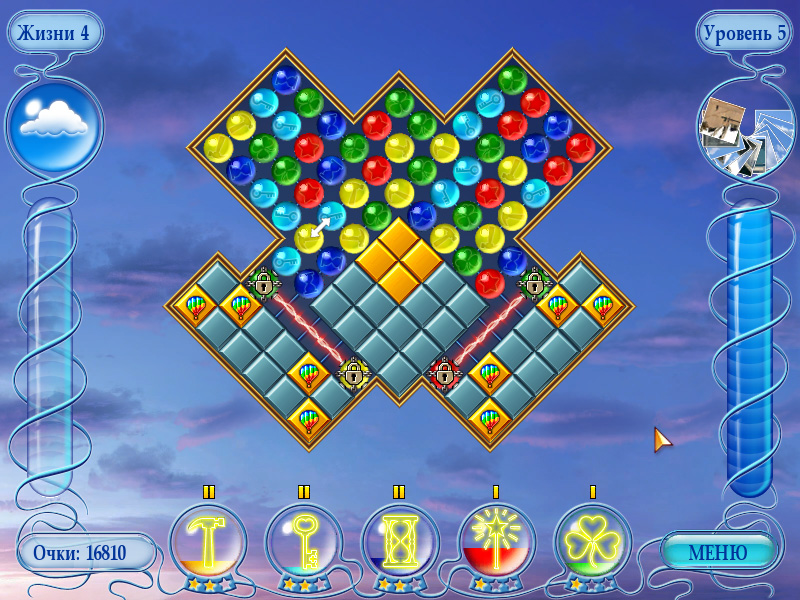Activate the hammer bonus
The height and width of the screenshot is (600, 800).
(208, 543)
